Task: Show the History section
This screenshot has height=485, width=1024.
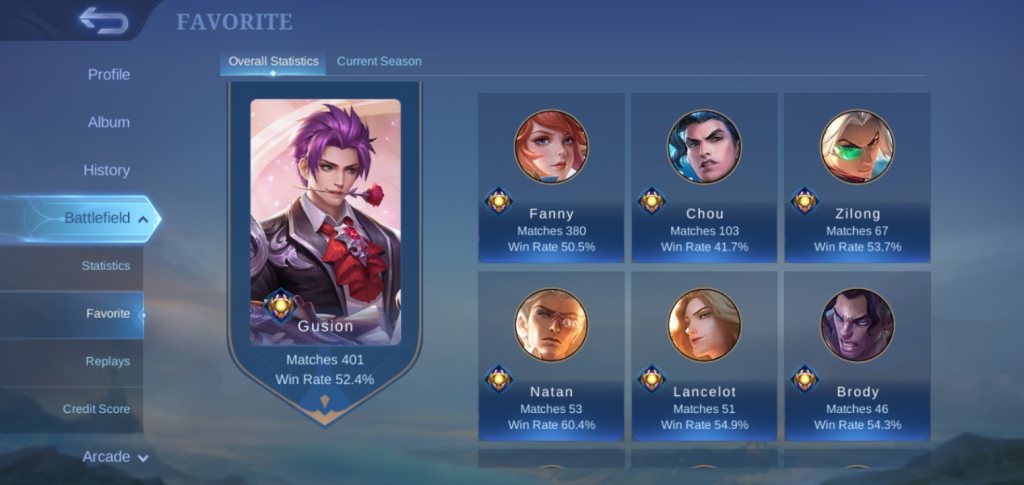Action: pyautogui.click(x=107, y=170)
